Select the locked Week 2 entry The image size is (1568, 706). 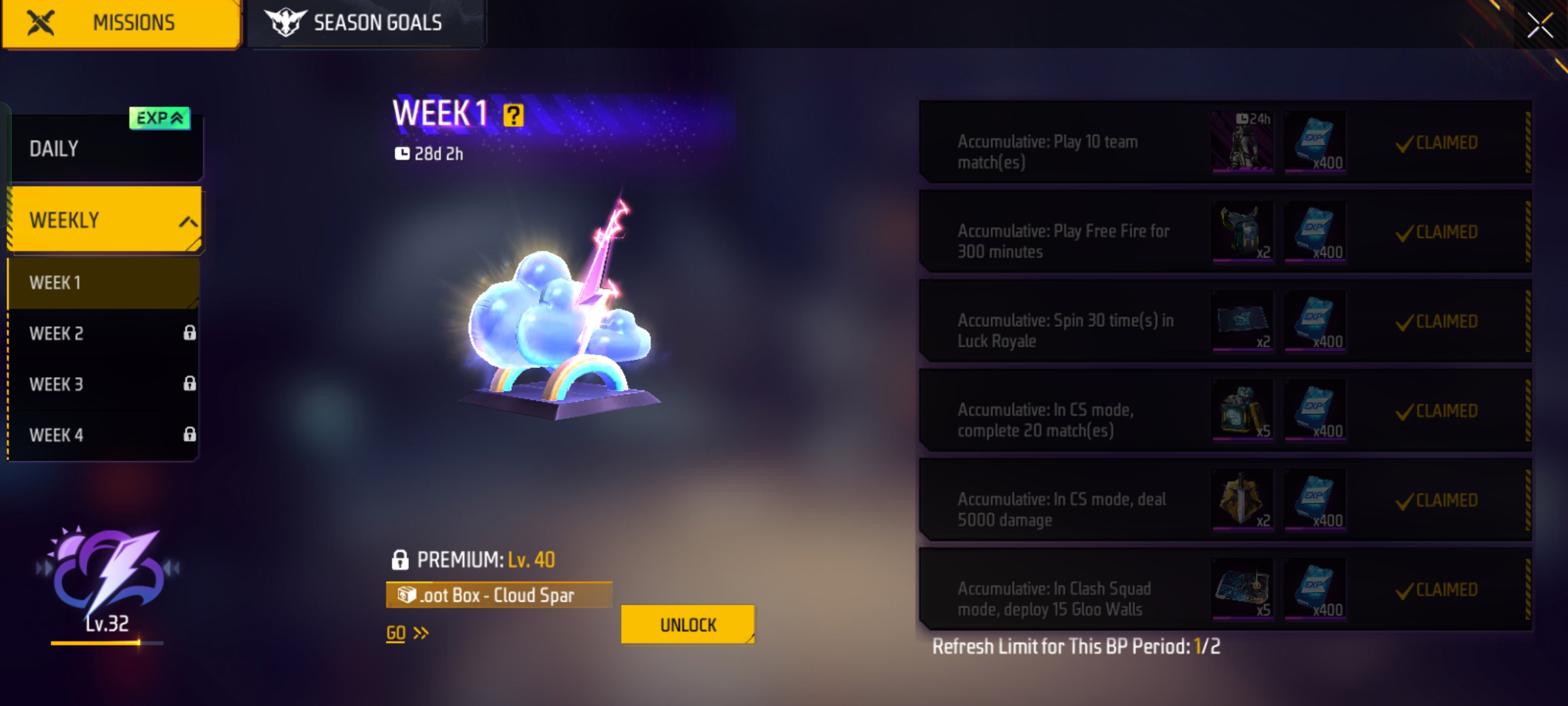coord(103,333)
